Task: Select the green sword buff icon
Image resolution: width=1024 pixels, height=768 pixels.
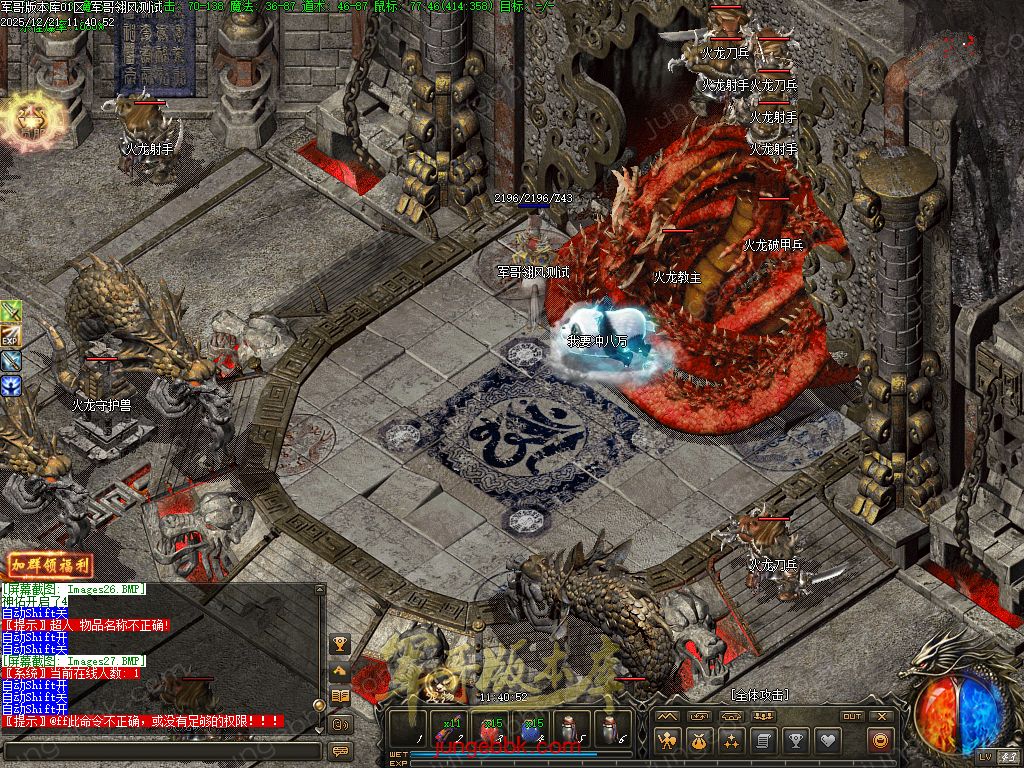Action: click(x=11, y=312)
